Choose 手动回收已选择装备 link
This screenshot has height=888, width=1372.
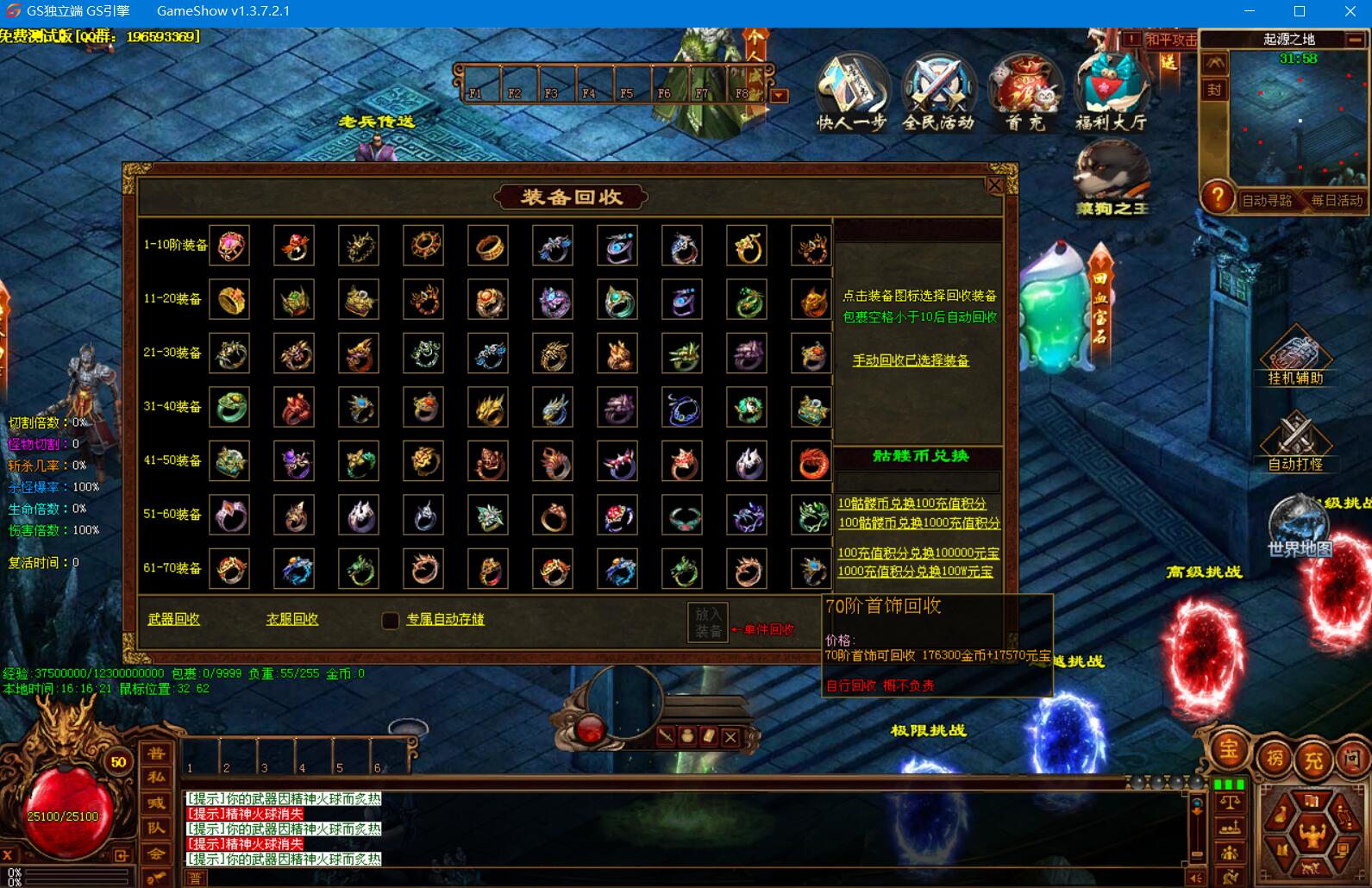click(x=911, y=360)
